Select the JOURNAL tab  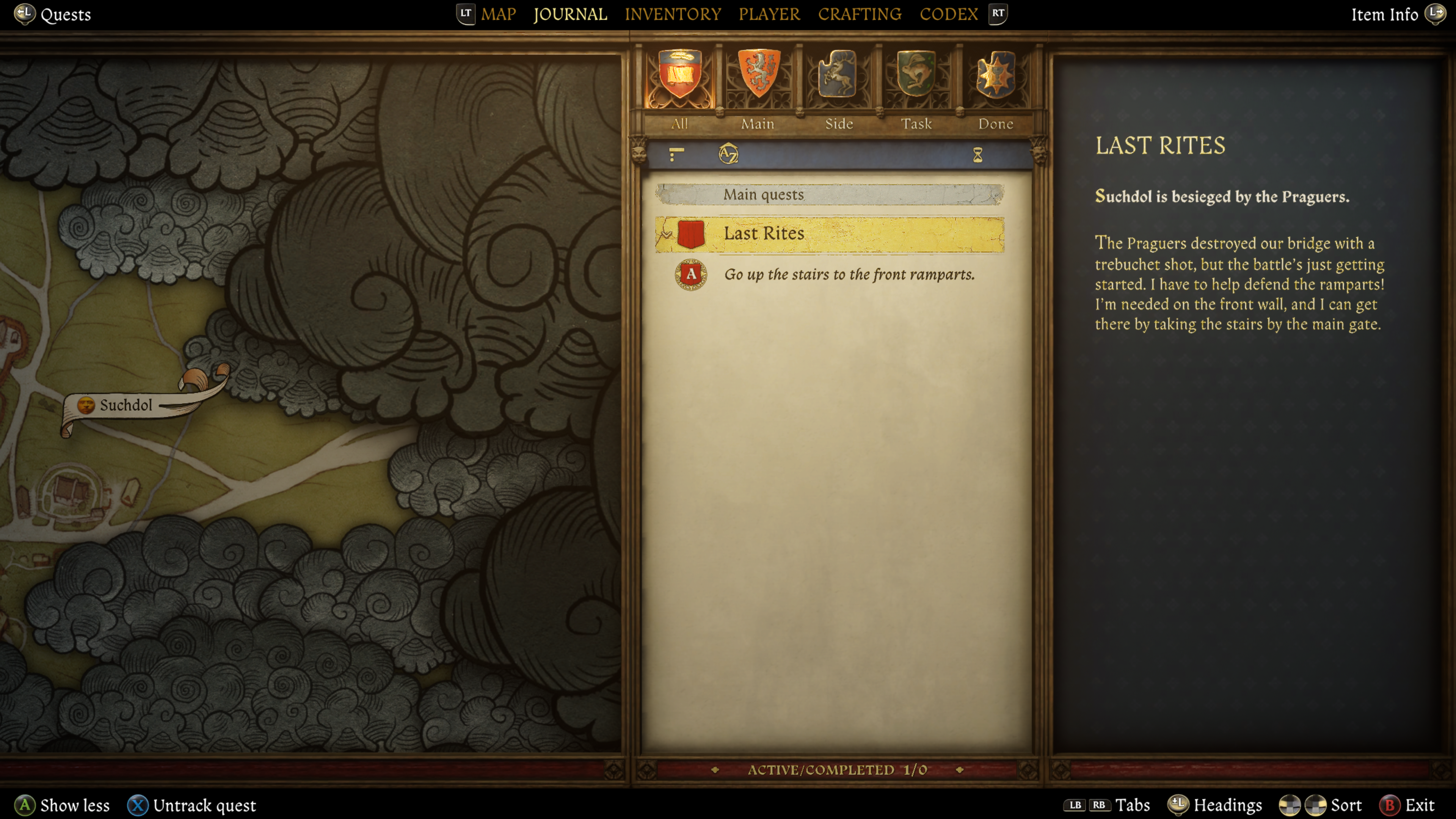tap(570, 14)
